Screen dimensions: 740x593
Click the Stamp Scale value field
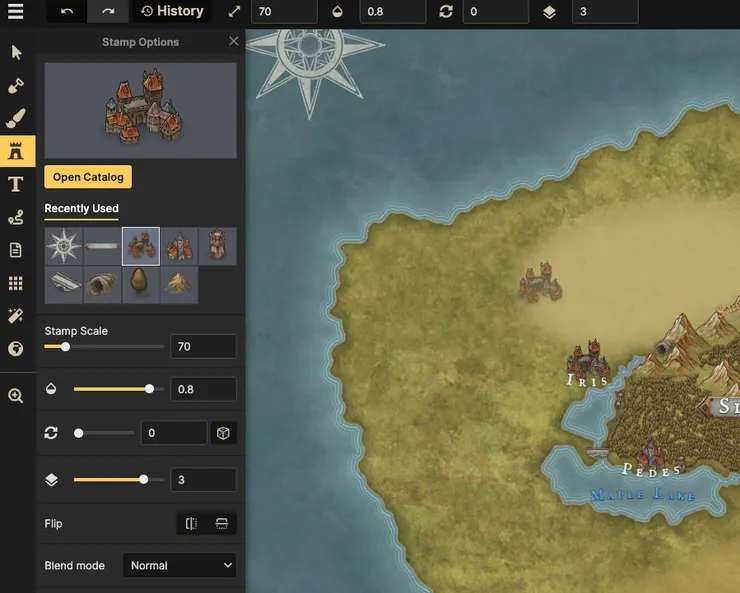[203, 346]
